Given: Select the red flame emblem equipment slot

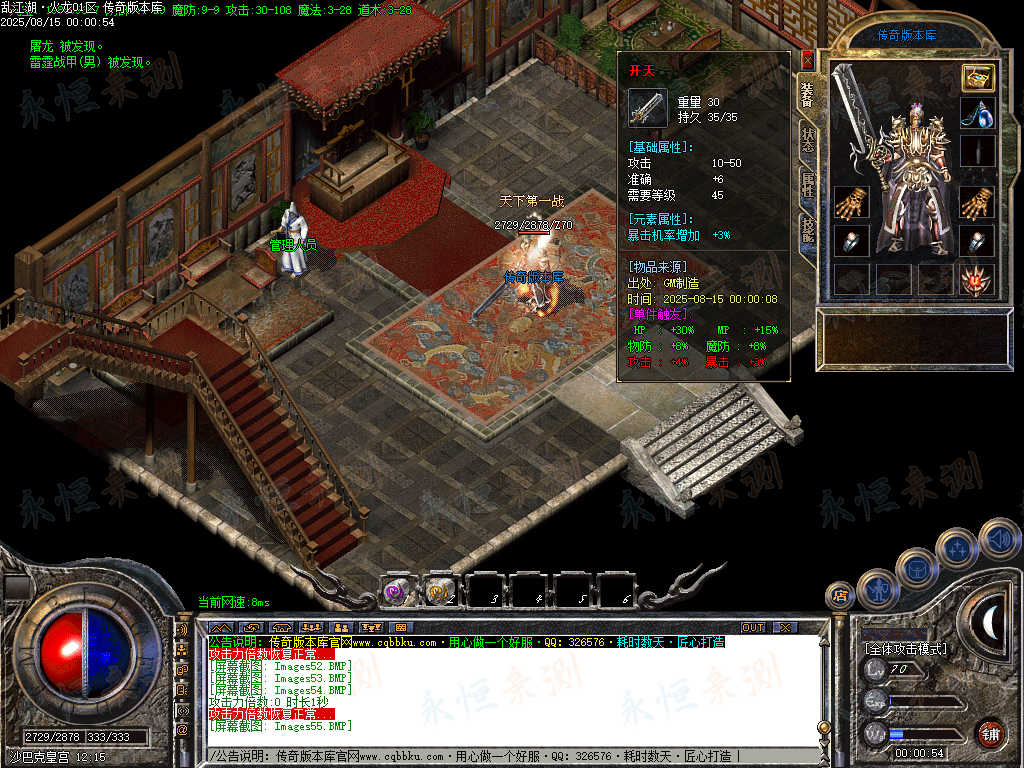Looking at the screenshot, I should tap(977, 279).
